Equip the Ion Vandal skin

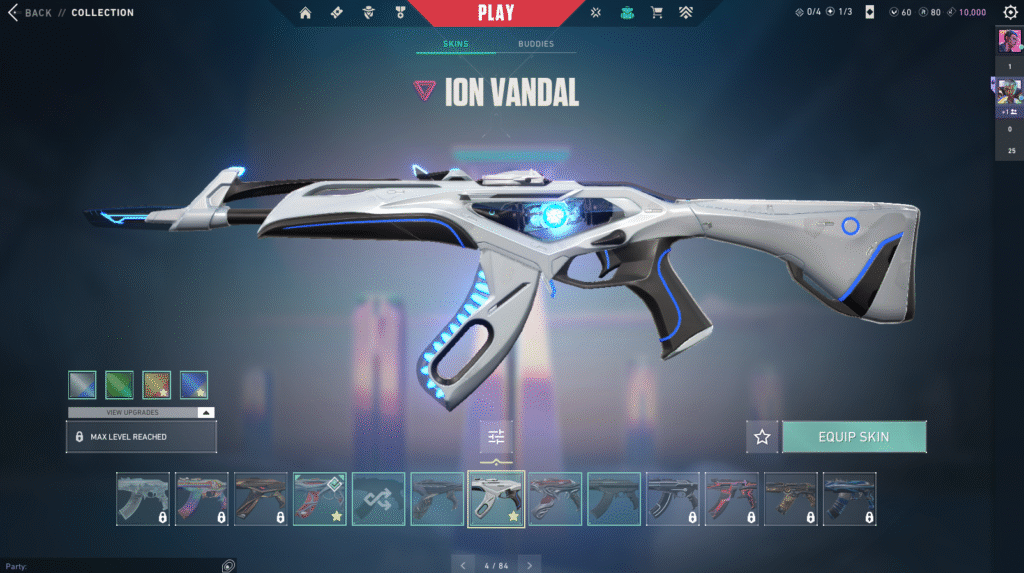click(x=853, y=437)
